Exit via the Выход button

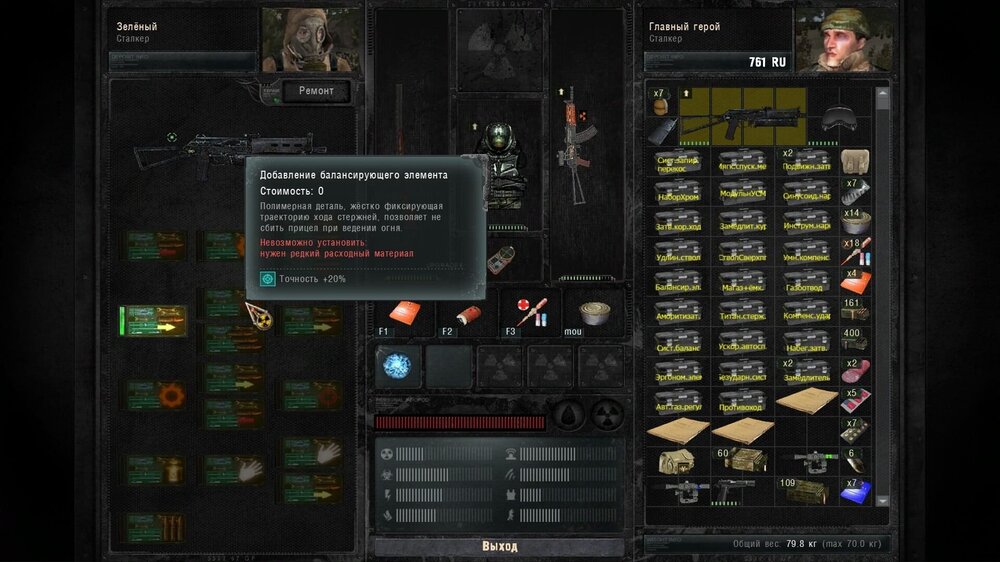[x=500, y=547]
